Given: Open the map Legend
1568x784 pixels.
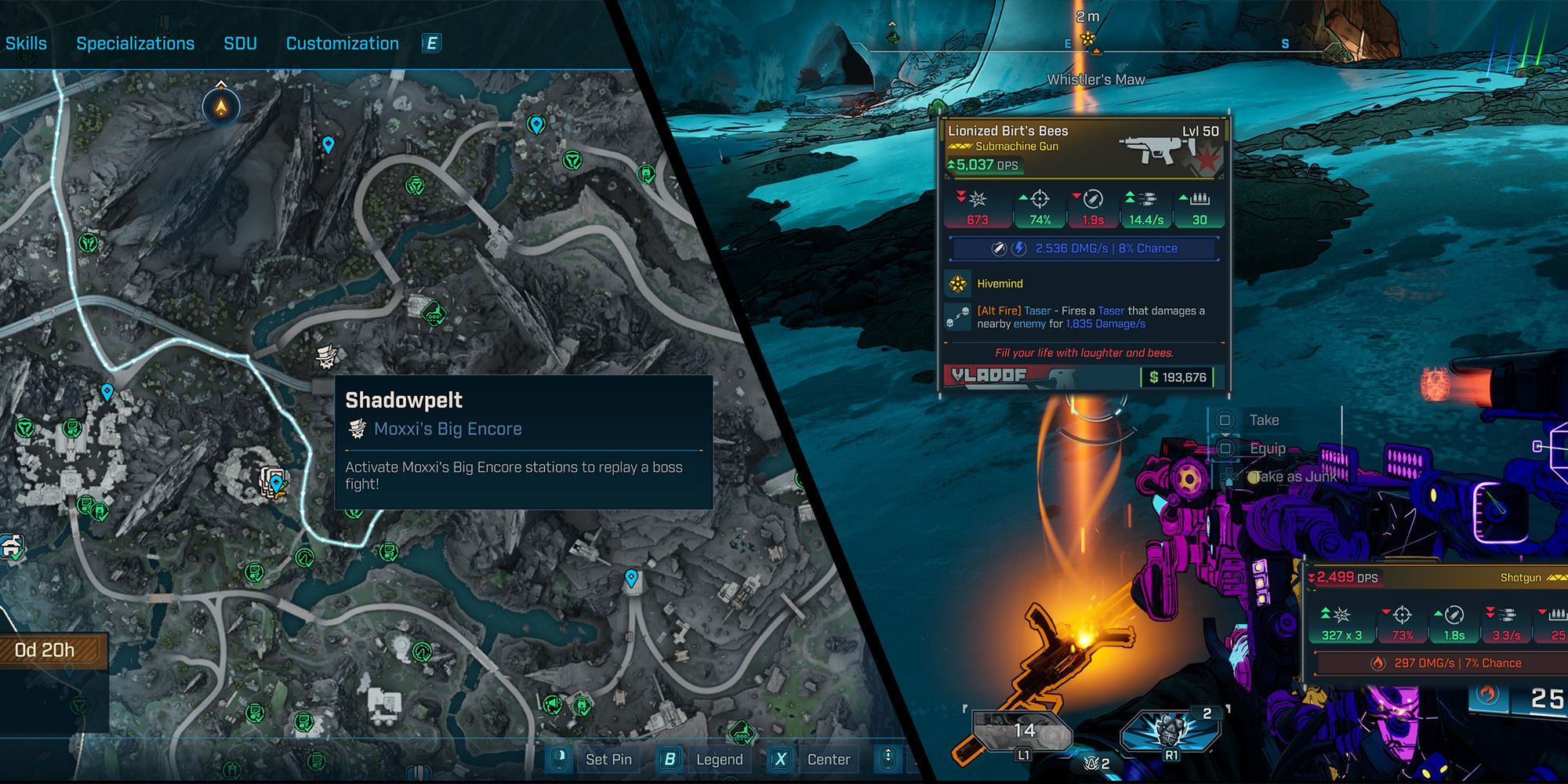Looking at the screenshot, I should pos(718,759).
